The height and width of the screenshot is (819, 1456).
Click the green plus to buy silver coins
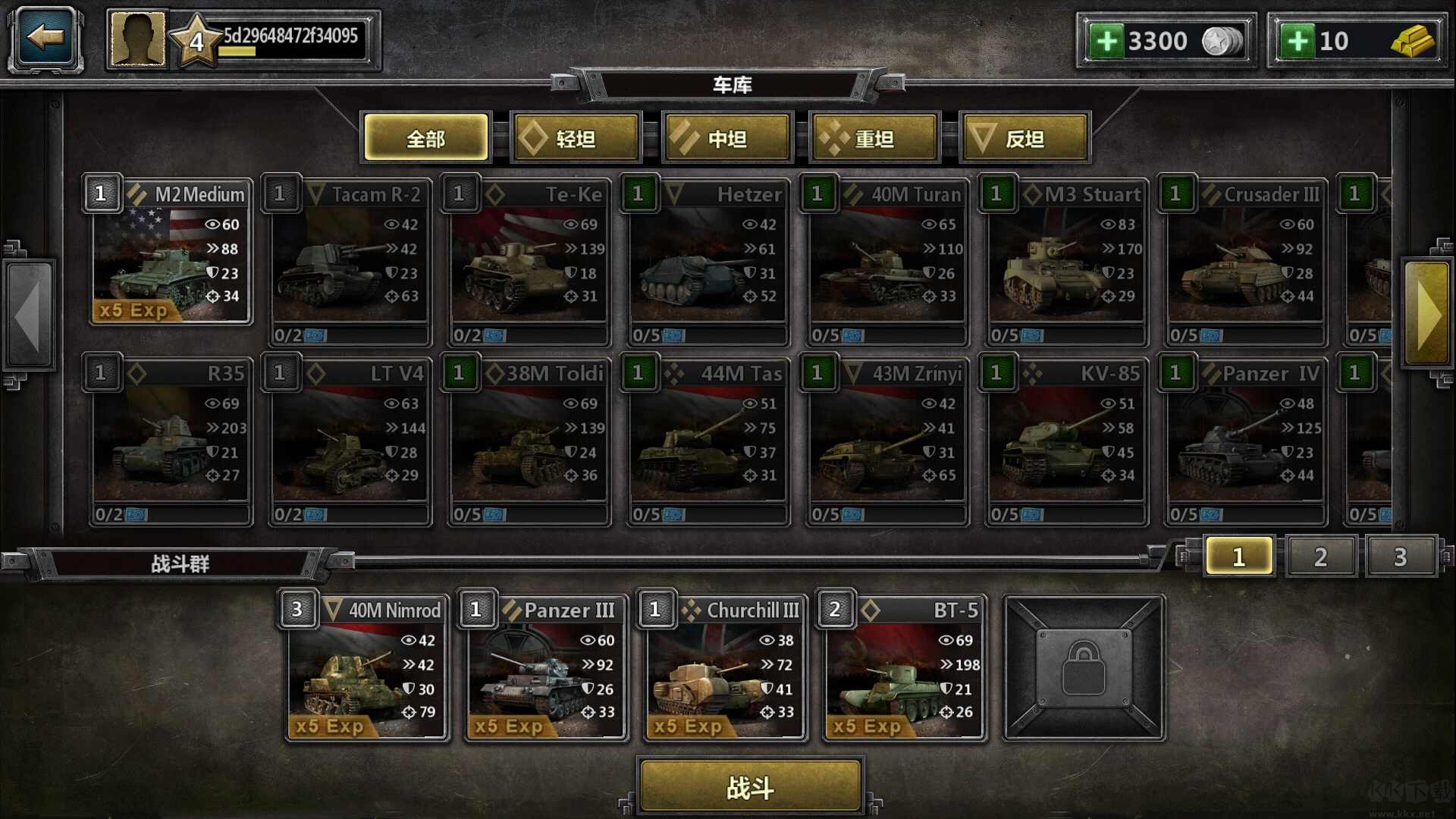(1109, 39)
